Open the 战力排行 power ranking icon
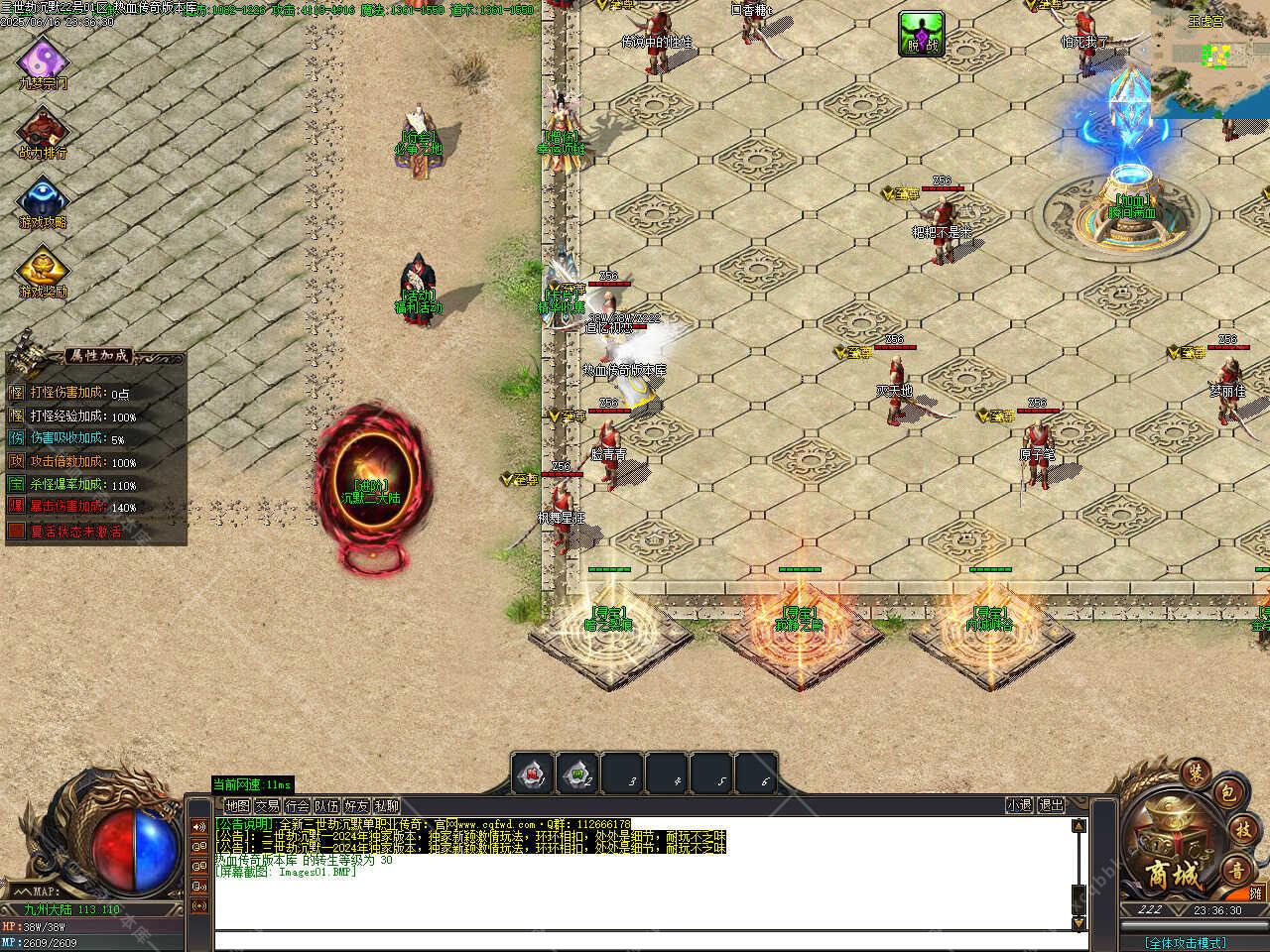Viewport: 1270px width, 952px height. [43, 131]
